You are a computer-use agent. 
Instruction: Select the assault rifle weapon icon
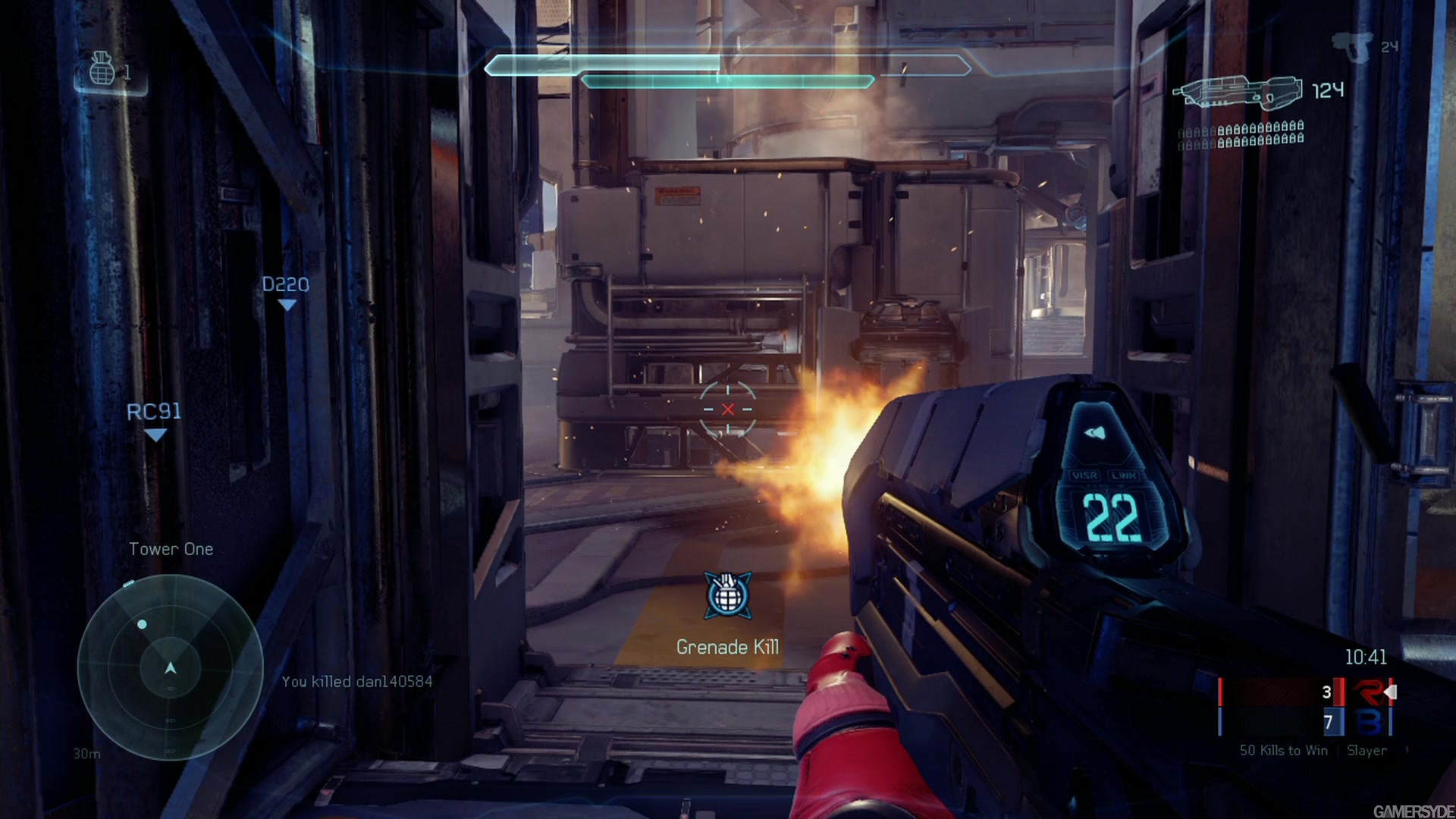[x=1237, y=93]
